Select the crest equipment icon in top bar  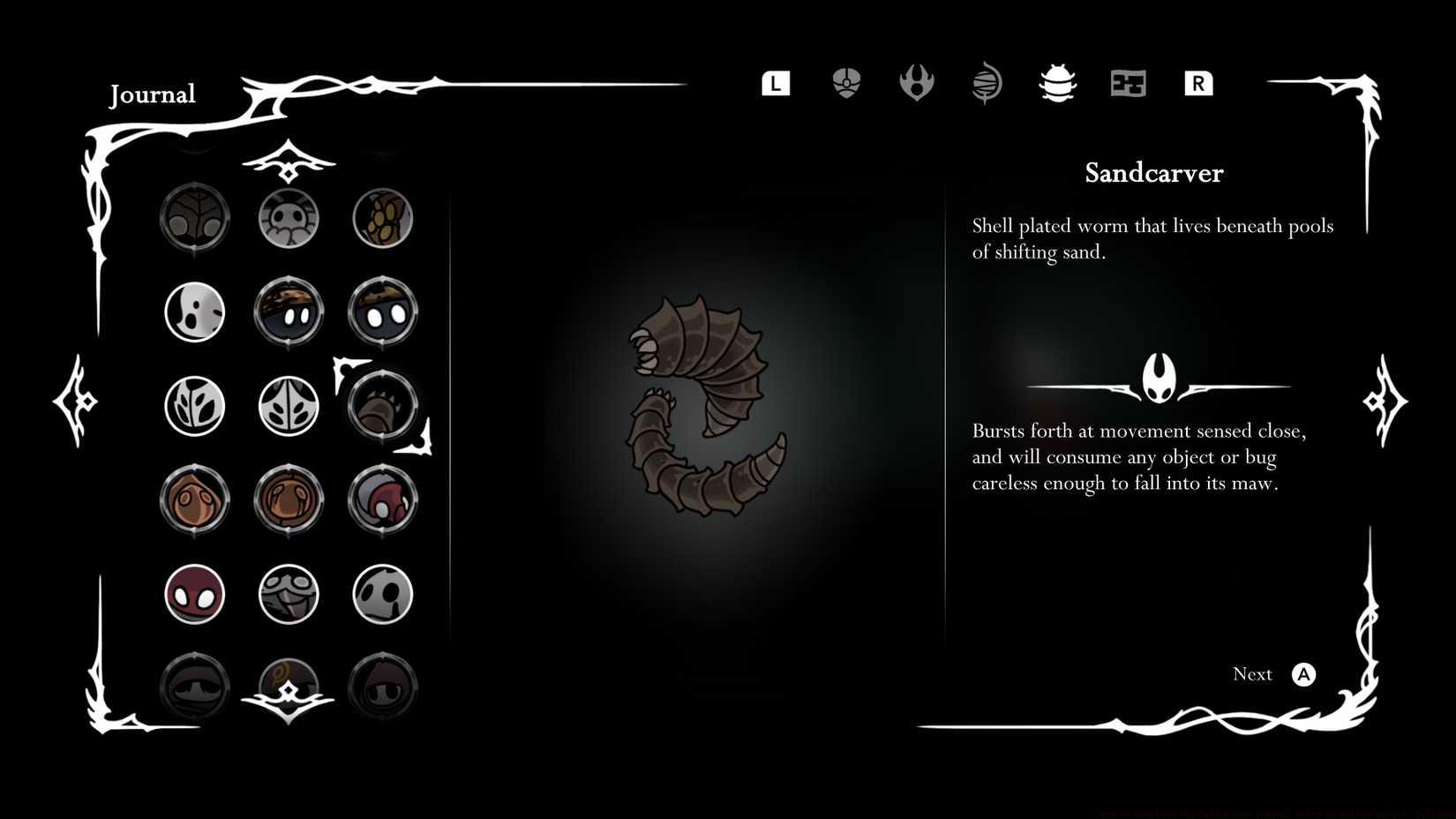[845, 83]
